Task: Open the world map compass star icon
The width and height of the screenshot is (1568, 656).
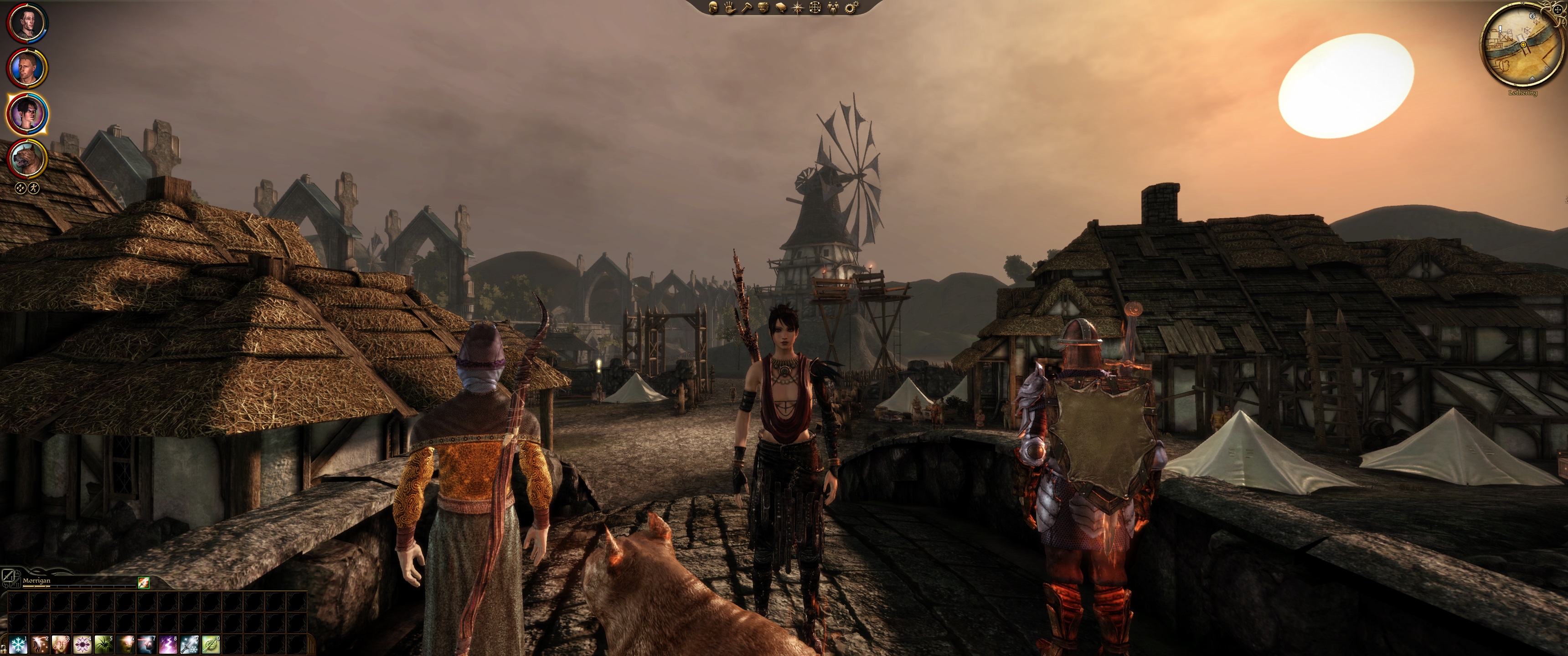Action: (x=798, y=7)
